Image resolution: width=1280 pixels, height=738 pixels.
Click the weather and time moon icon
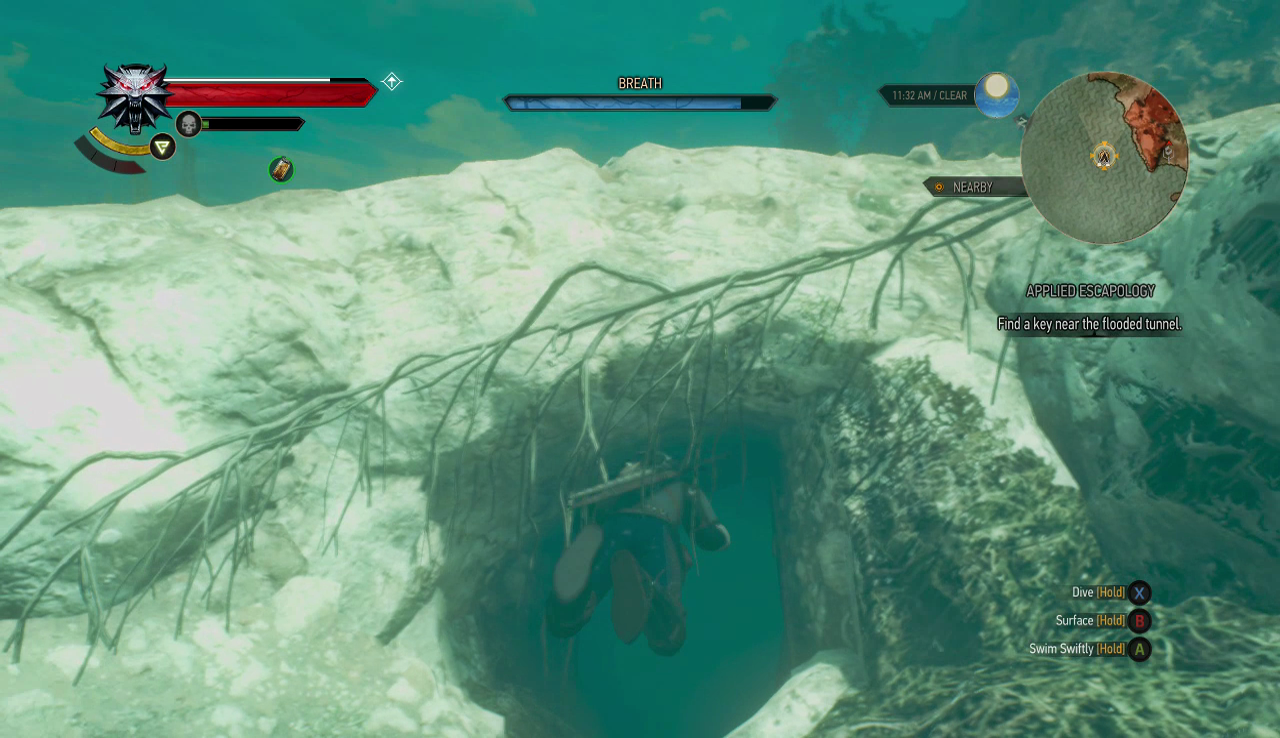(996, 95)
